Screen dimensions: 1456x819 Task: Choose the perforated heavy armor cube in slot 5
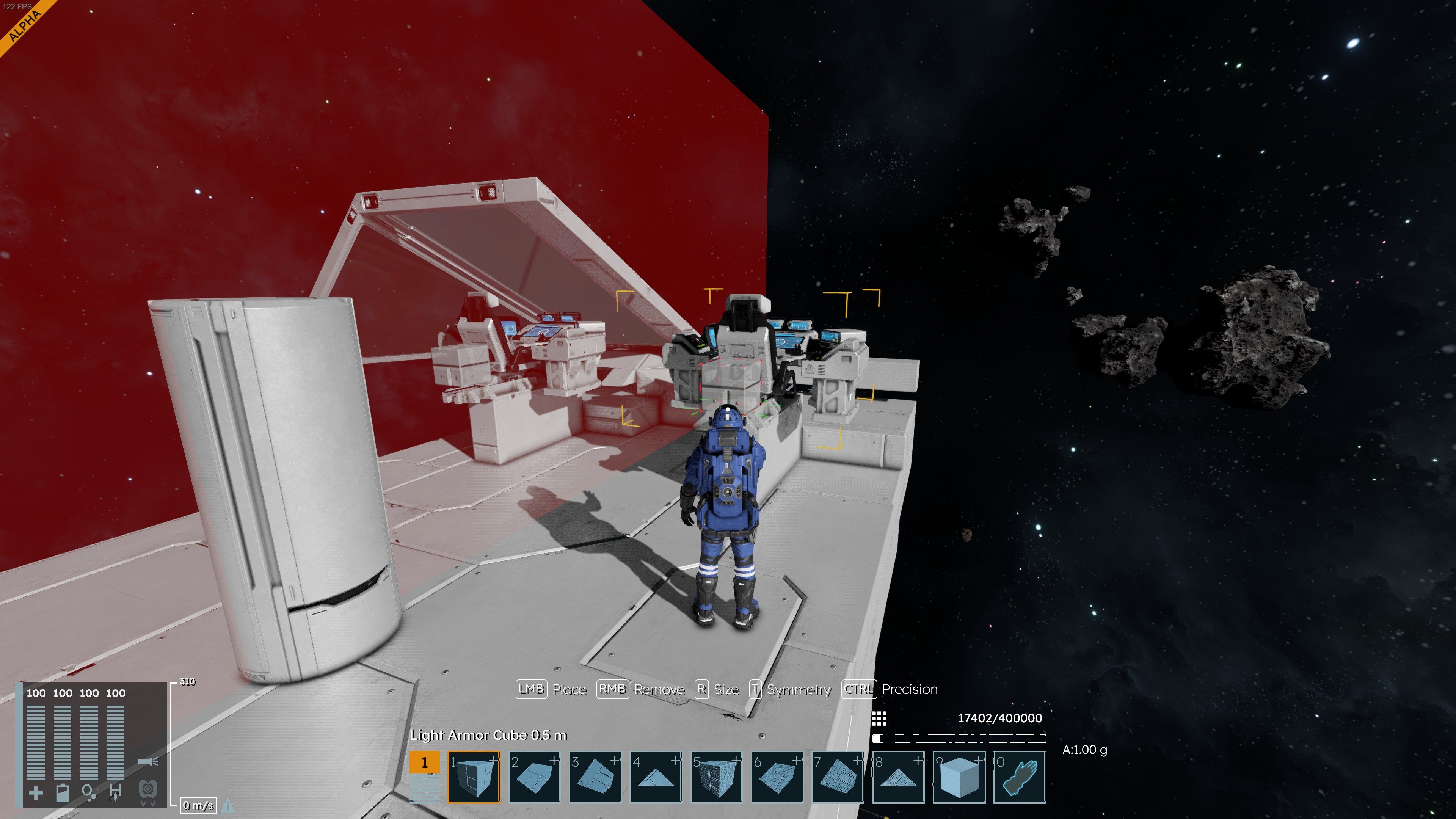[x=716, y=777]
